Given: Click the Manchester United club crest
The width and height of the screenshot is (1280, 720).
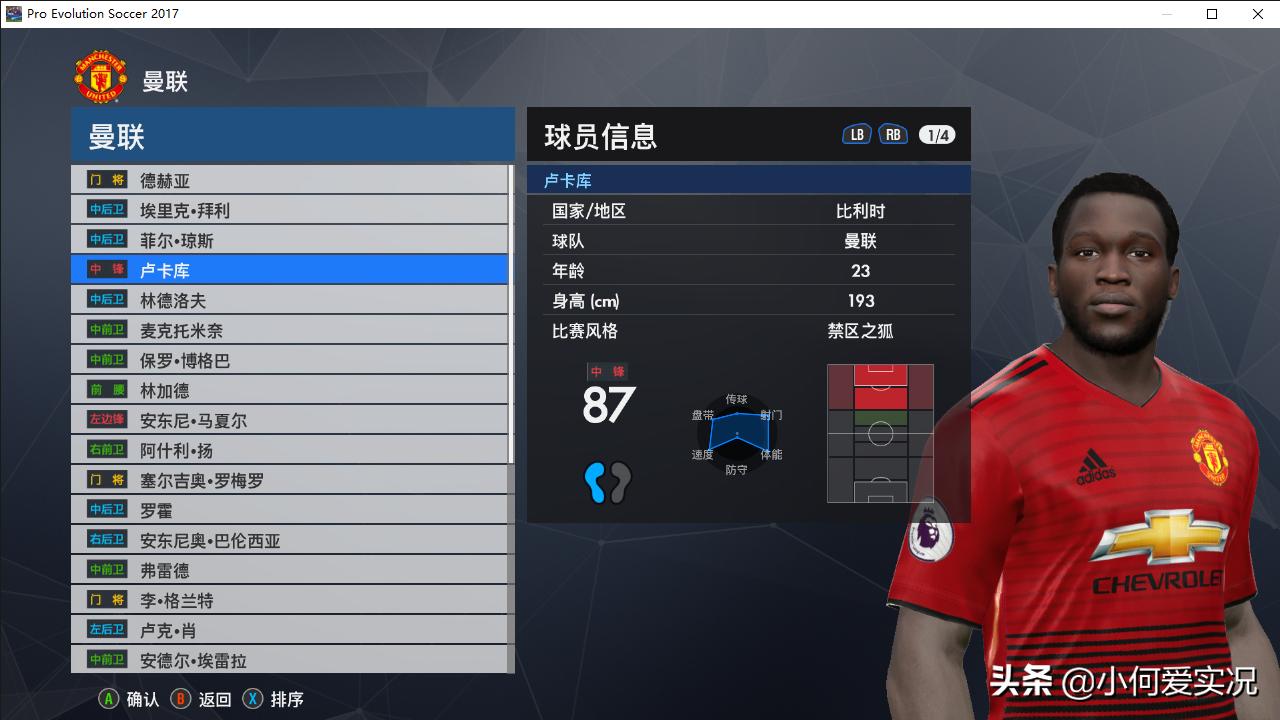Looking at the screenshot, I should tap(101, 74).
